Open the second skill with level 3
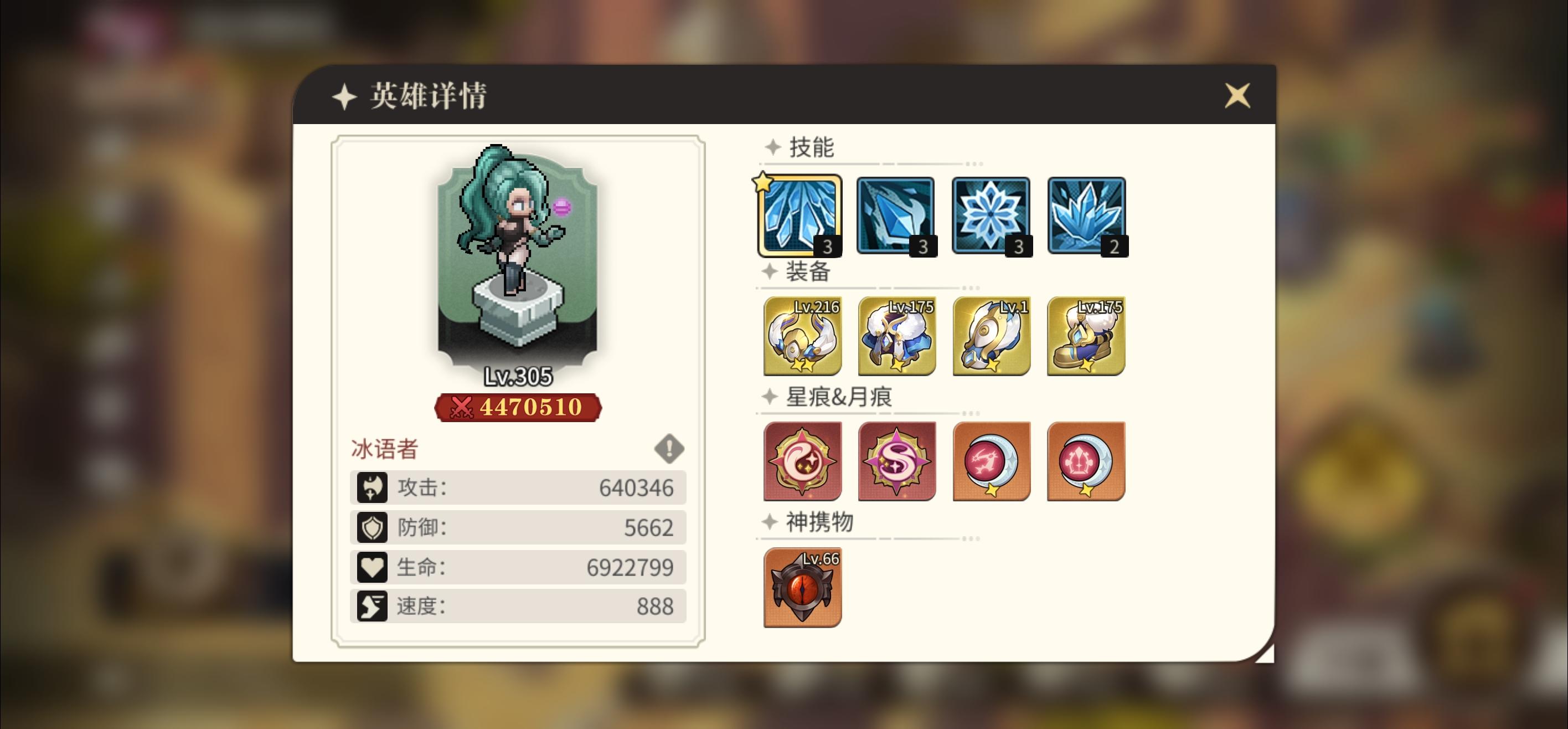1568x729 pixels. 895,216
